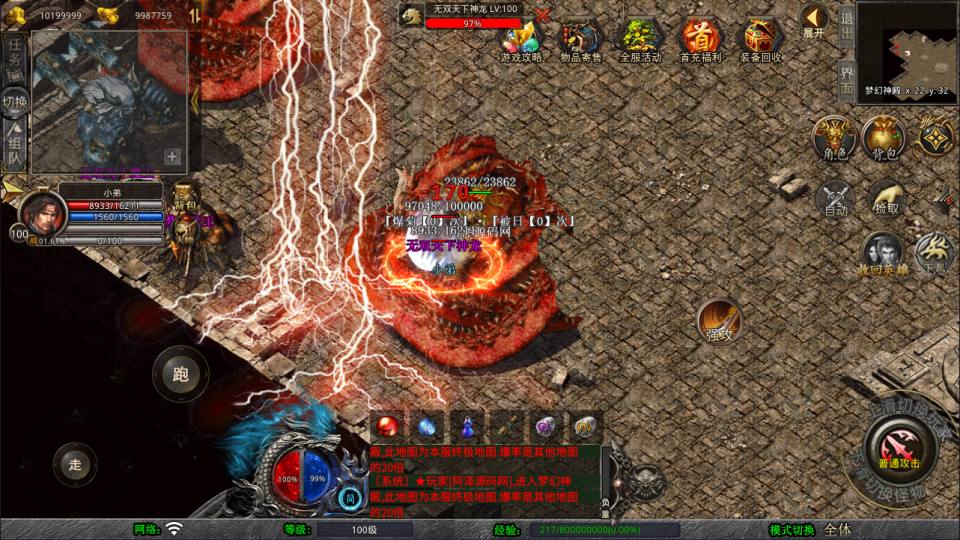Click the 界面 interface button
The width and height of the screenshot is (960, 540).
(846, 79)
